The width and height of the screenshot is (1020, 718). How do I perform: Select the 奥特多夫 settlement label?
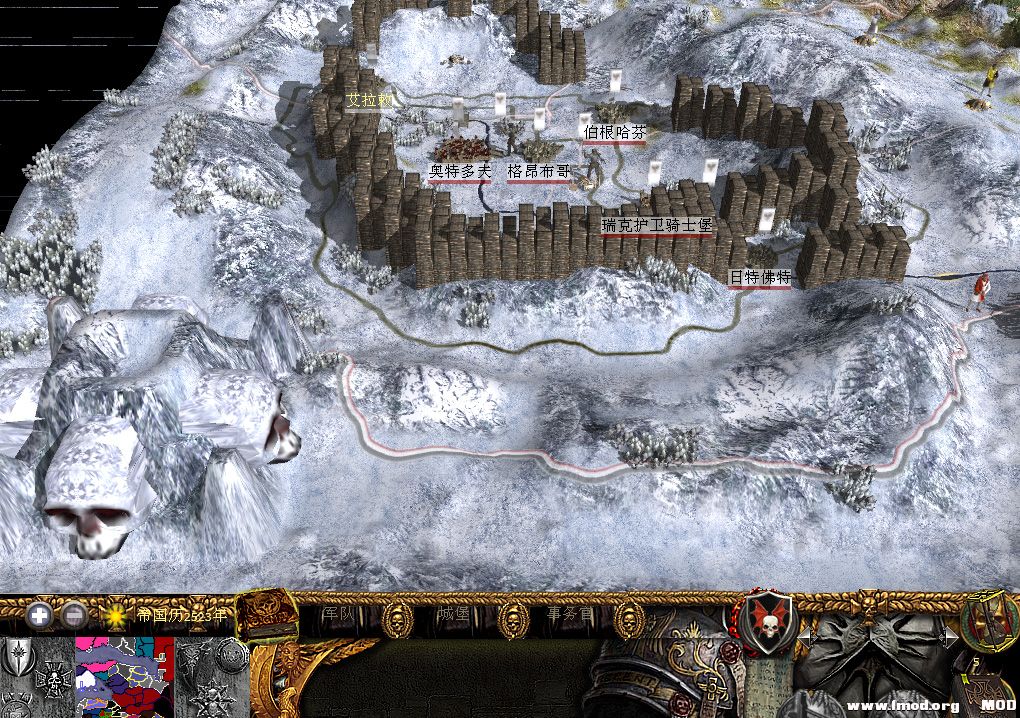(460, 172)
